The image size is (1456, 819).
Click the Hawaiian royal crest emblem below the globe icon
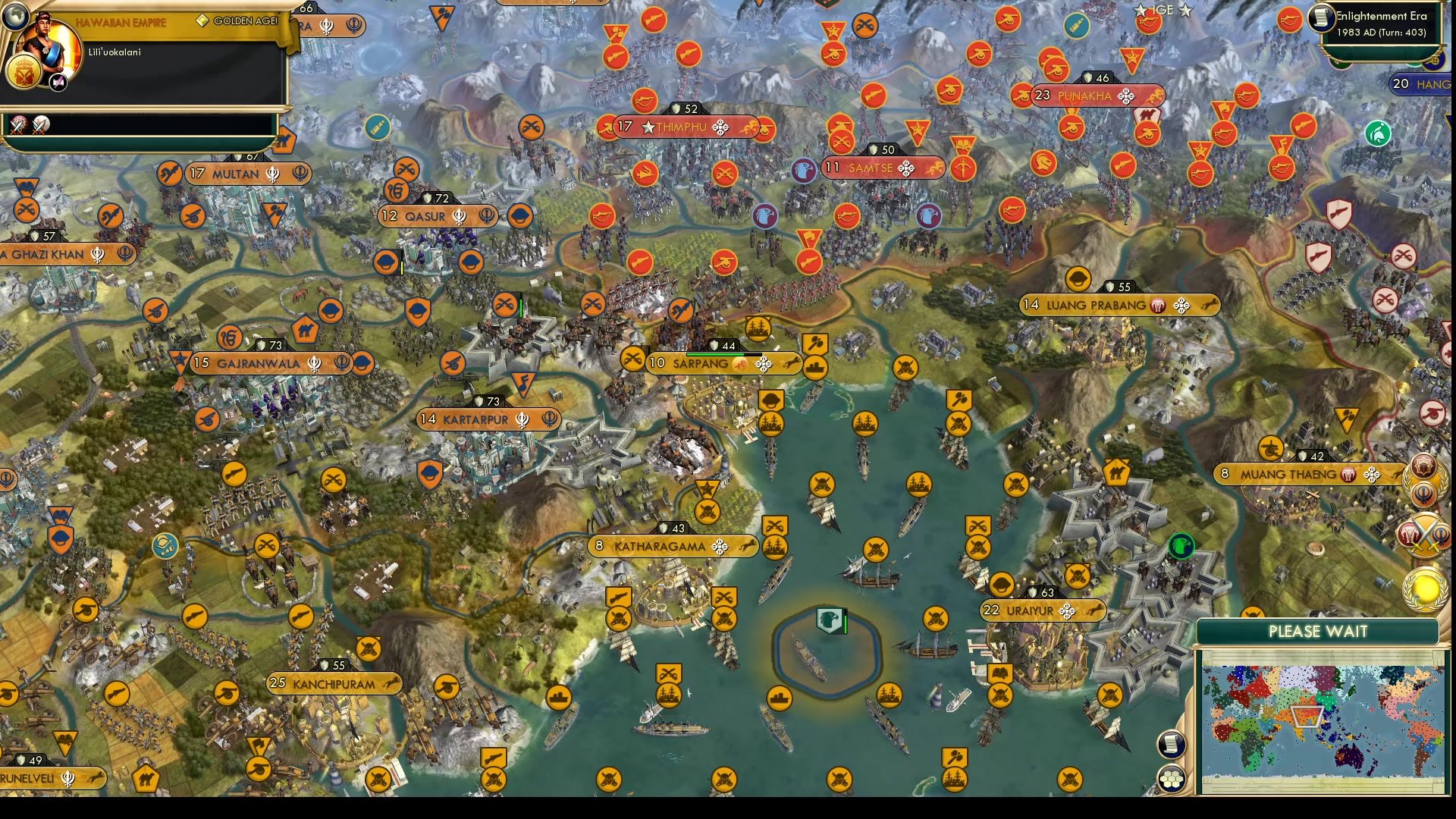(24, 72)
